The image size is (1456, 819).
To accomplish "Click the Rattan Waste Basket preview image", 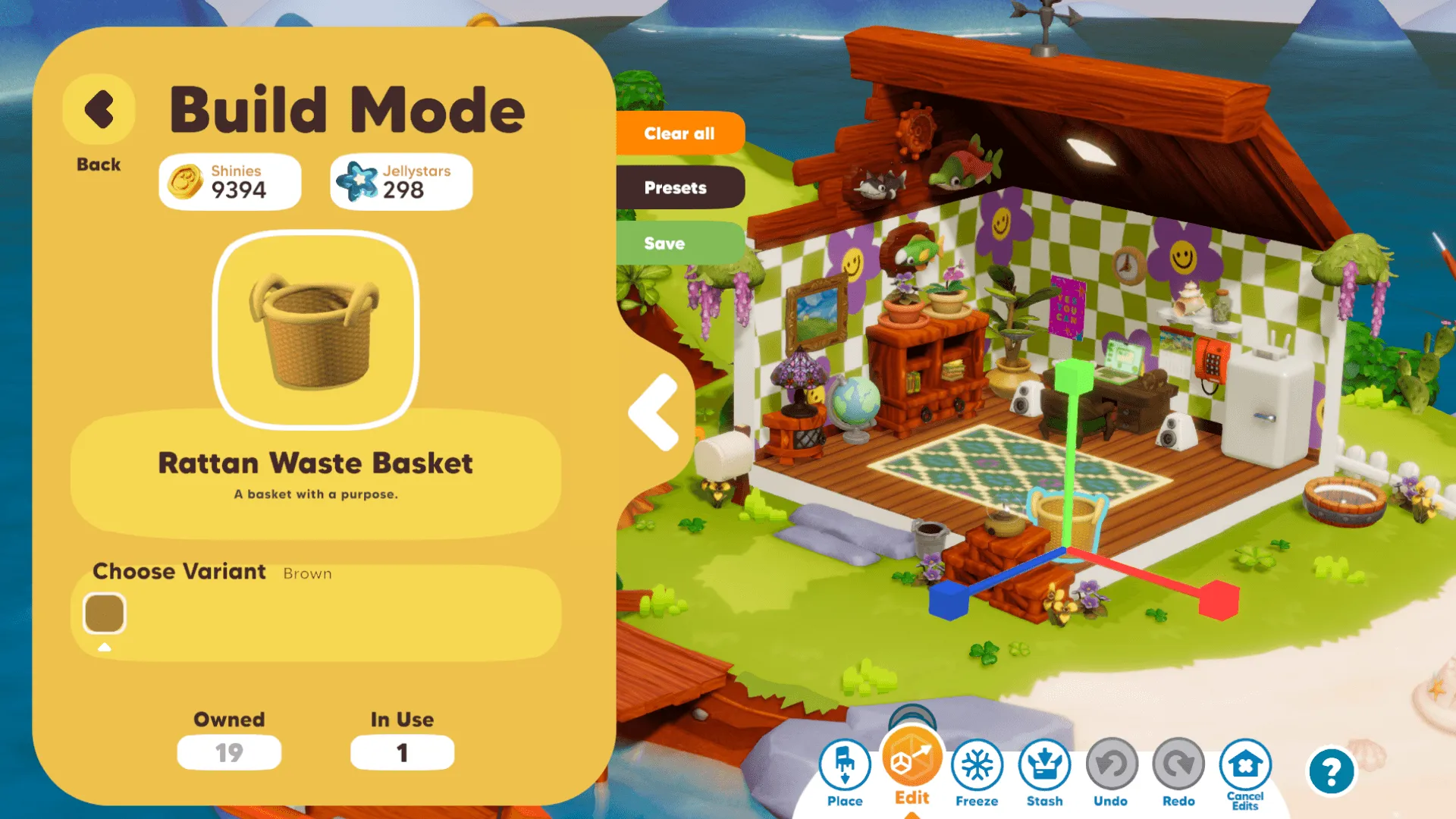I will tap(316, 331).
